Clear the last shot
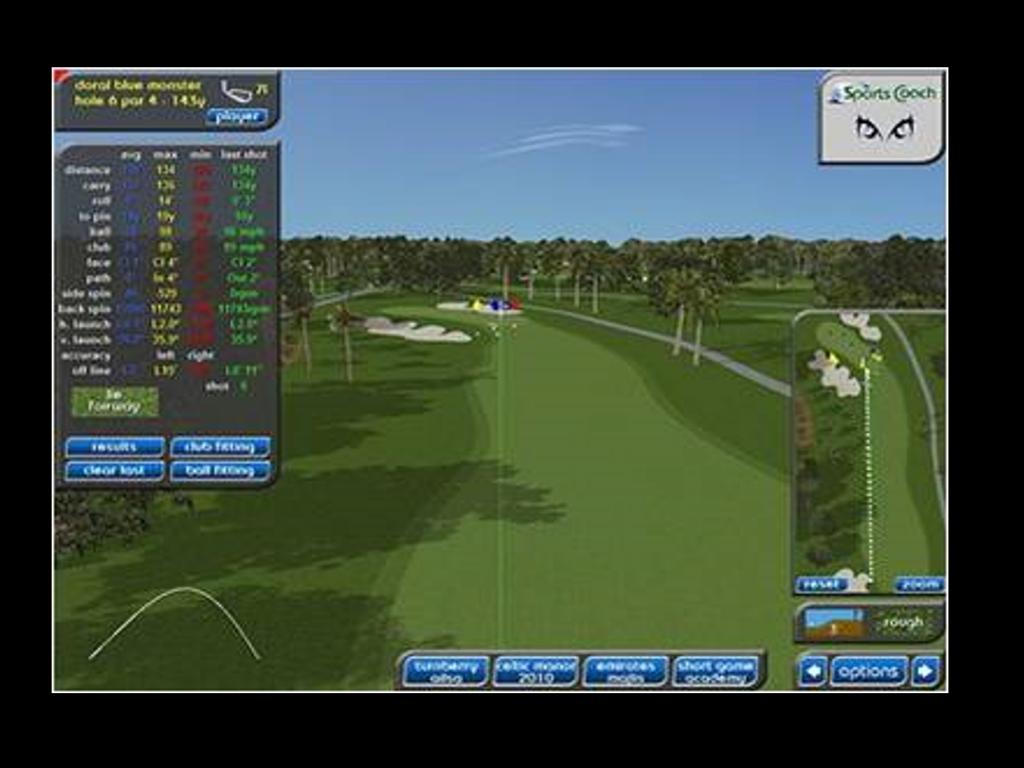Image resolution: width=1024 pixels, height=768 pixels. (x=114, y=470)
